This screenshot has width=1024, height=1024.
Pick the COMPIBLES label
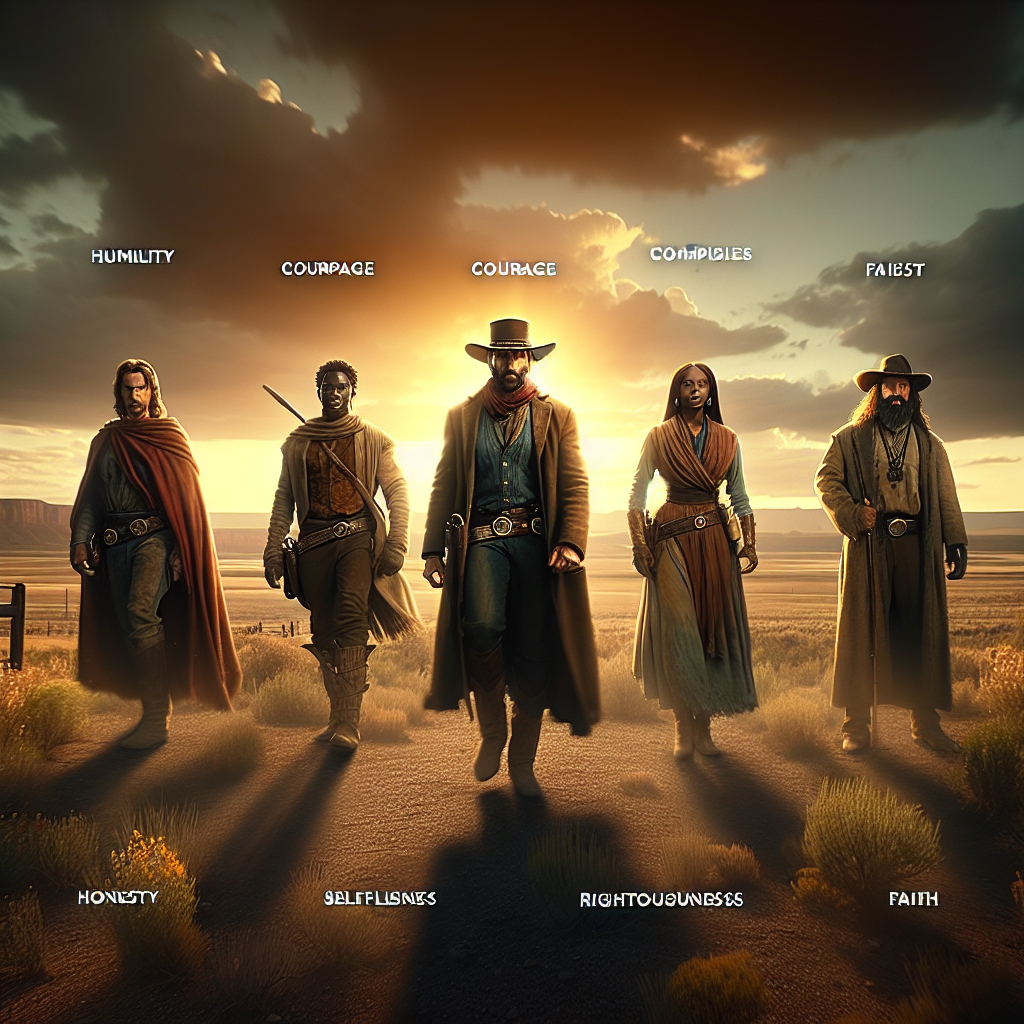700,254
